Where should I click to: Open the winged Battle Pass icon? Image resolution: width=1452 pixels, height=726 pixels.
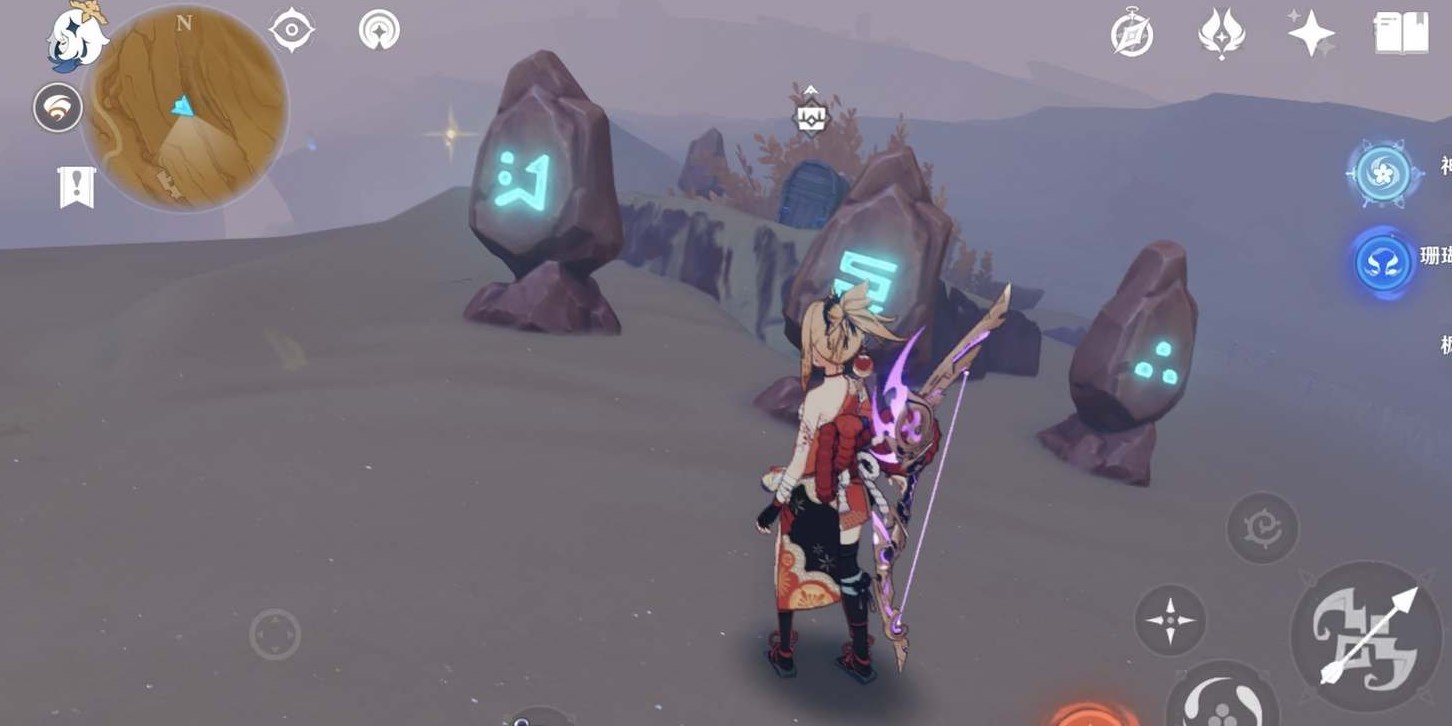1221,35
